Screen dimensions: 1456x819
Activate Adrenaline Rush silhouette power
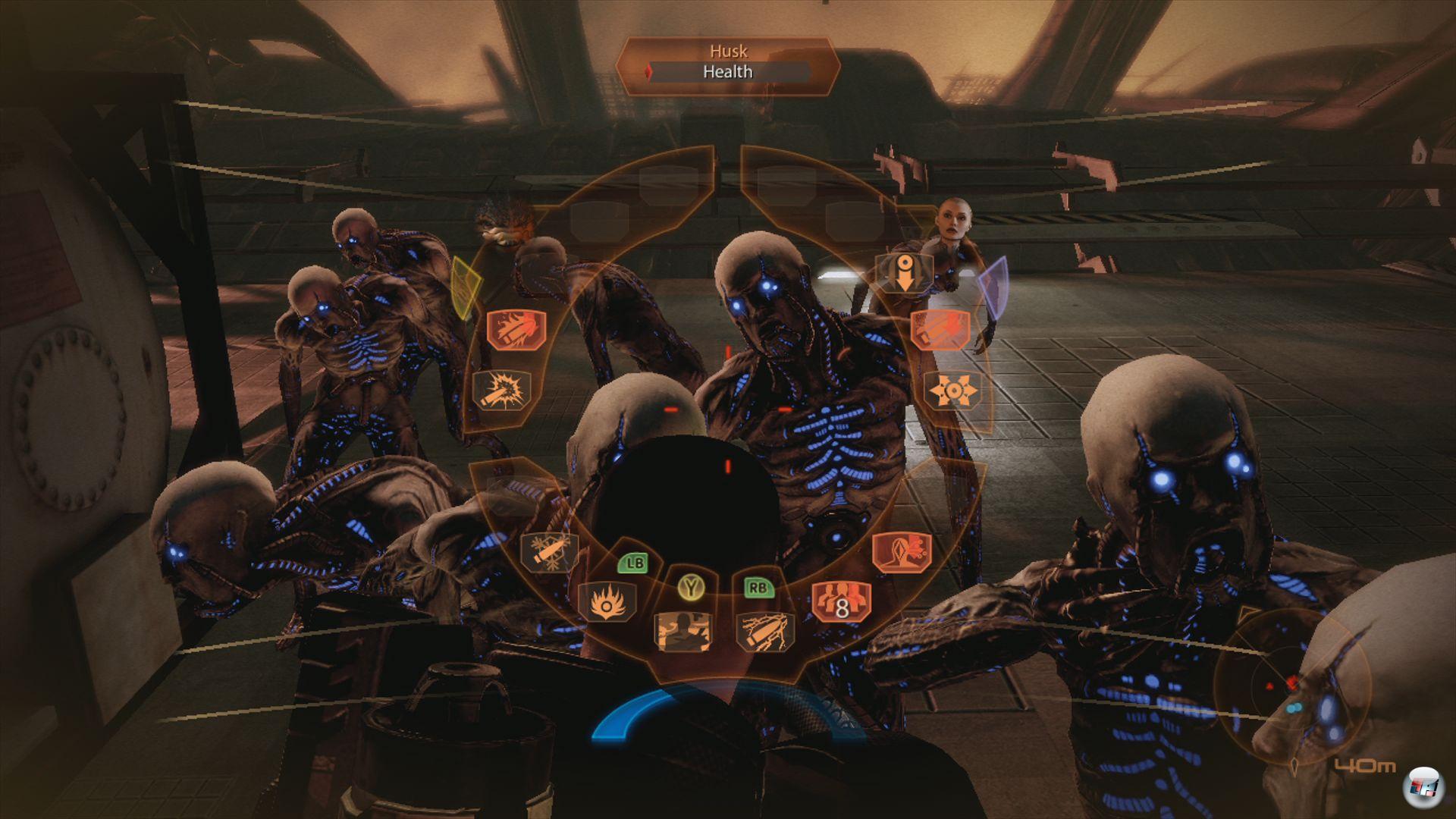[x=682, y=631]
